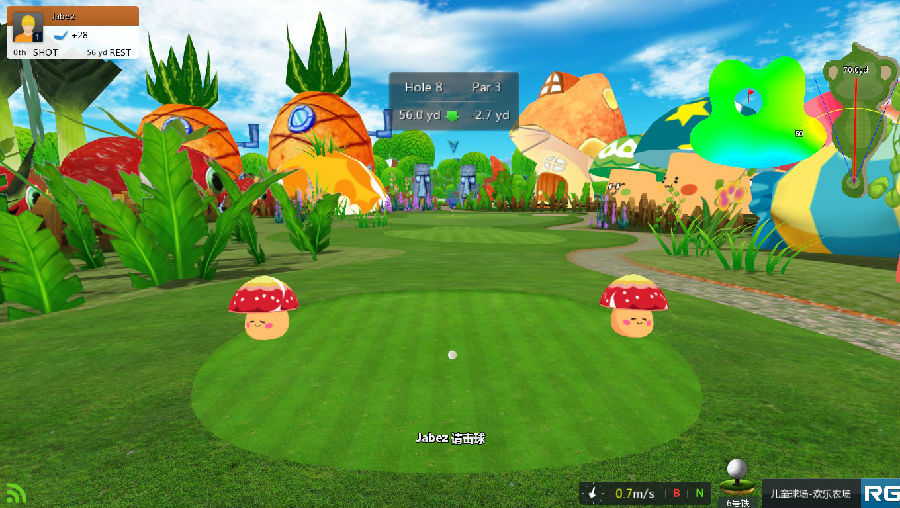Toggle the red B indicator

pos(677,493)
